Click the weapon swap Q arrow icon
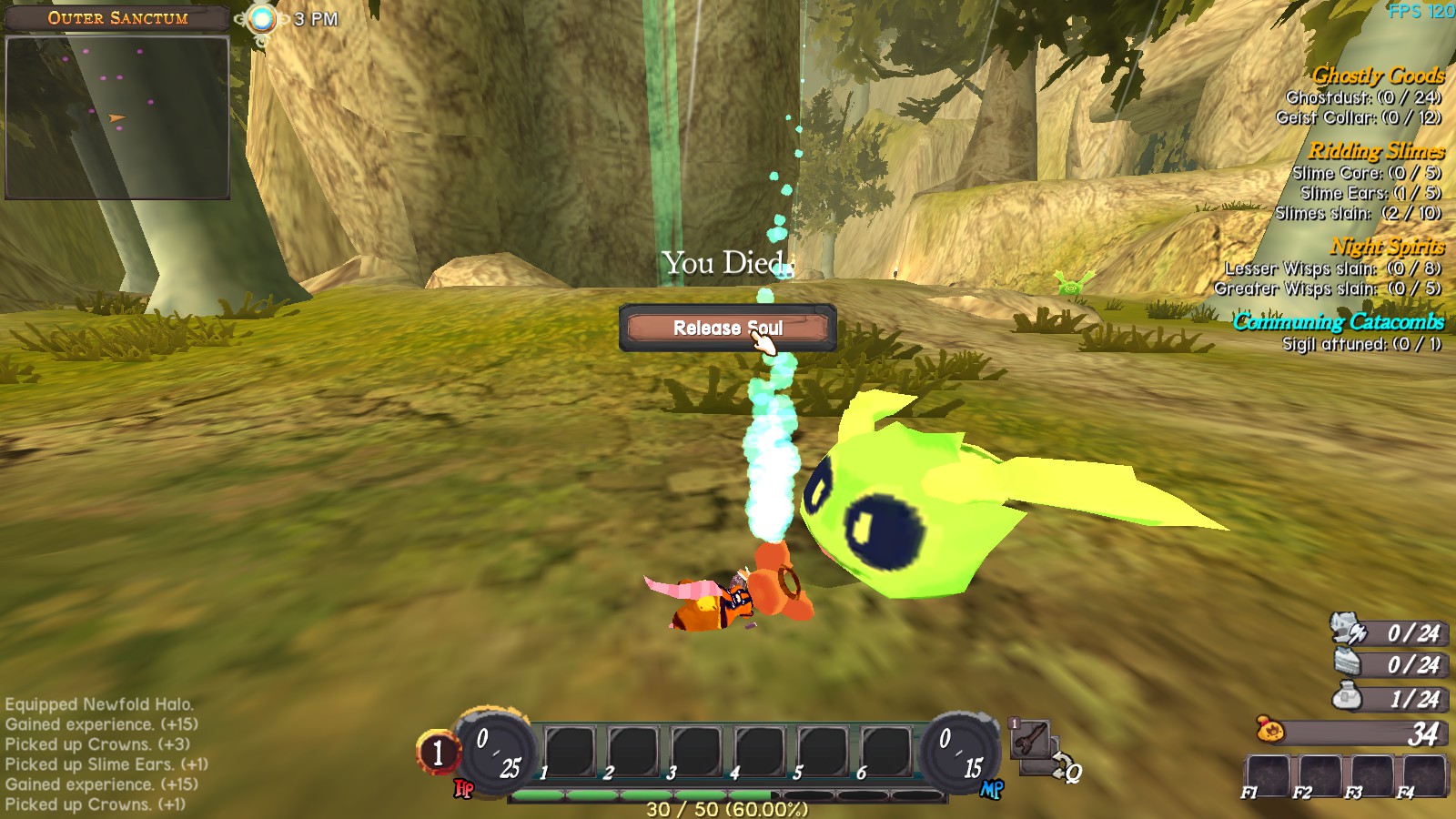The width and height of the screenshot is (1456, 819). (1066, 769)
